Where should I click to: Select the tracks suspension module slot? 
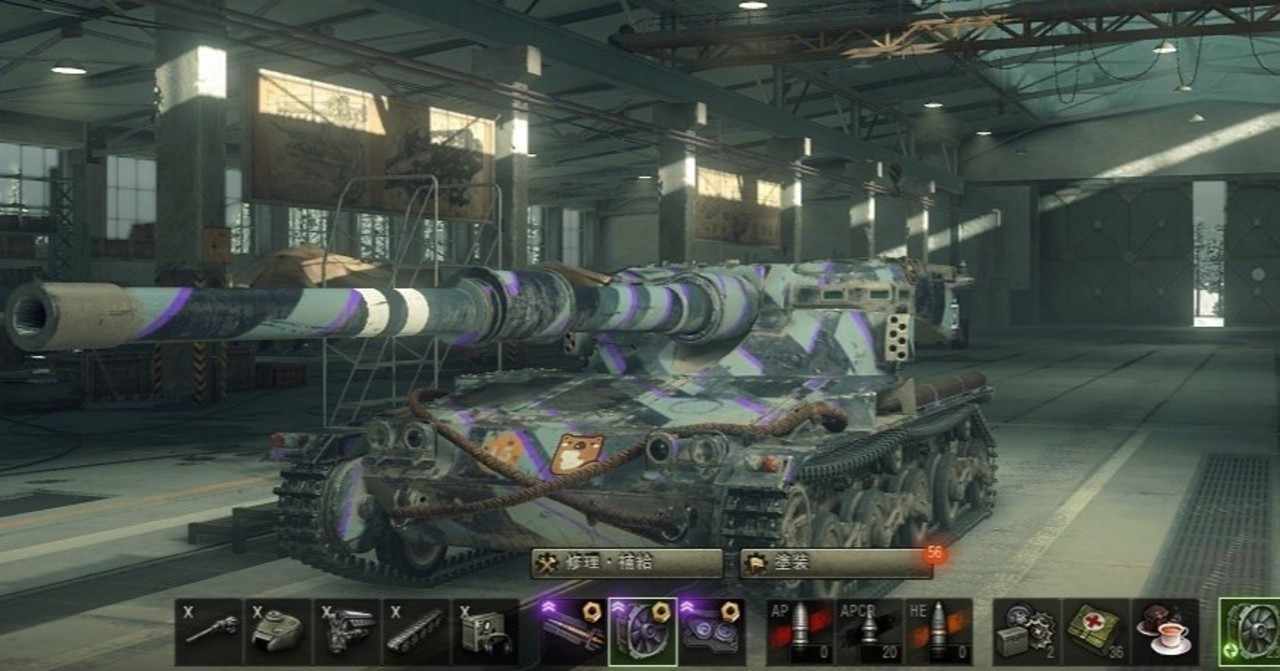(416, 632)
